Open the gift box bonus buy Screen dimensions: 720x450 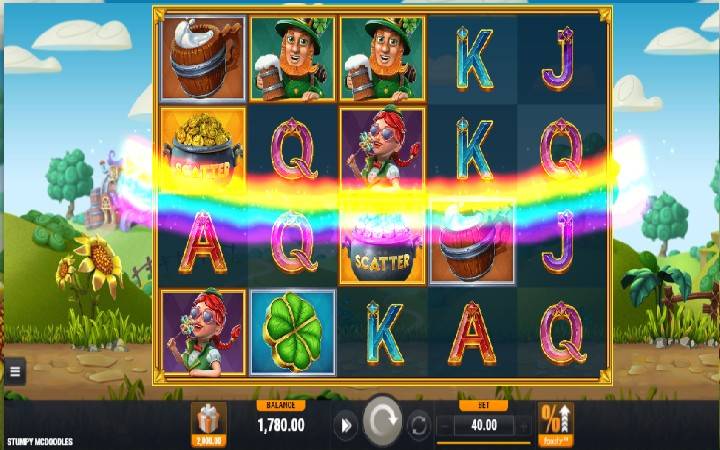click(x=209, y=422)
